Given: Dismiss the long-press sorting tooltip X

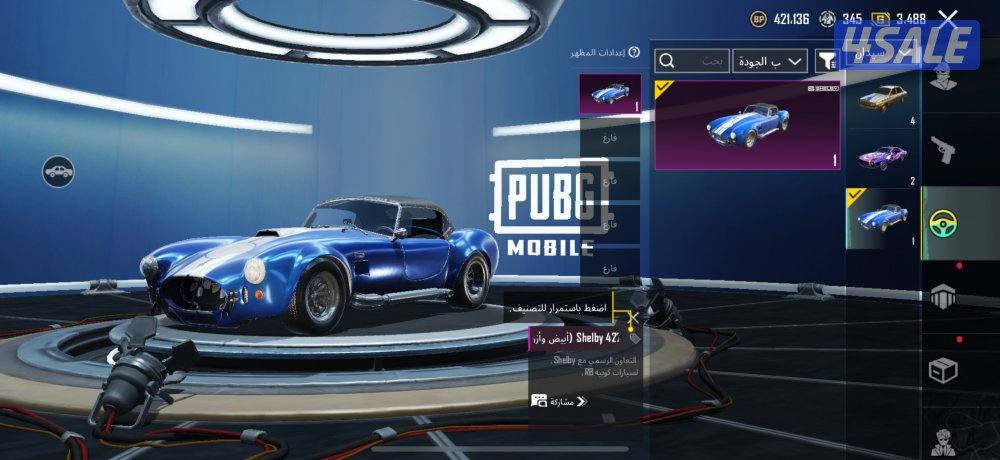Looking at the screenshot, I should pyautogui.click(x=631, y=318).
